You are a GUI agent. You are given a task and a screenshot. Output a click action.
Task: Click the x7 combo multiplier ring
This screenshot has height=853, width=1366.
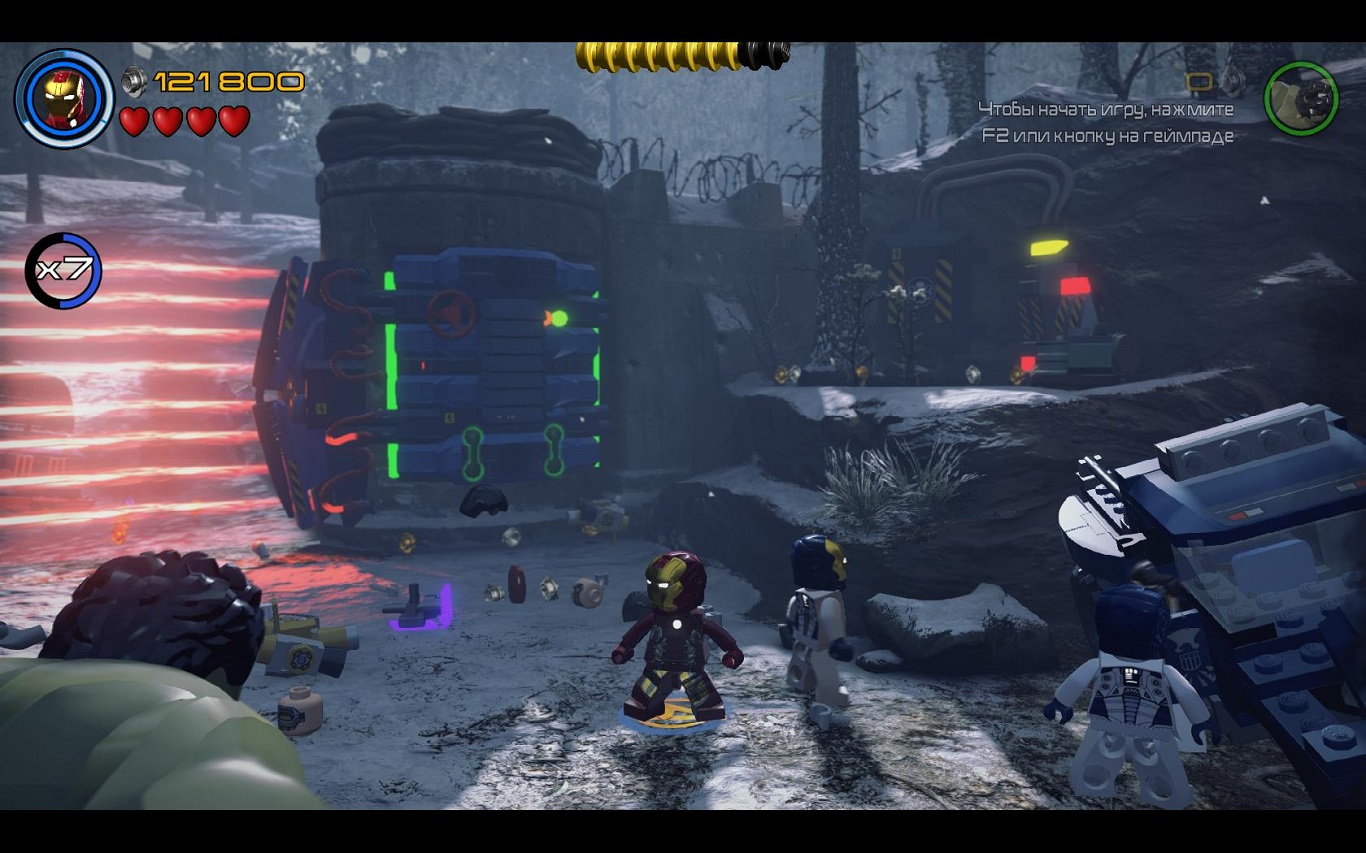pos(63,271)
